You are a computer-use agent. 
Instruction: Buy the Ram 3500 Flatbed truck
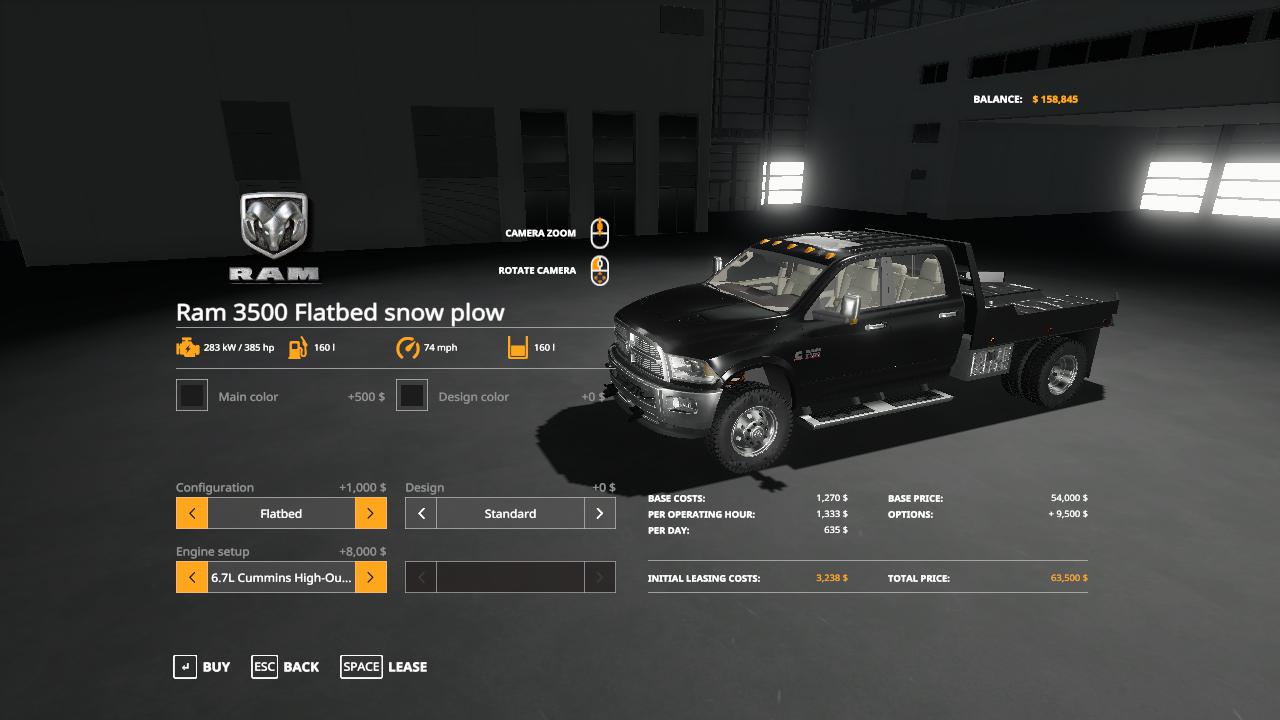click(x=202, y=667)
